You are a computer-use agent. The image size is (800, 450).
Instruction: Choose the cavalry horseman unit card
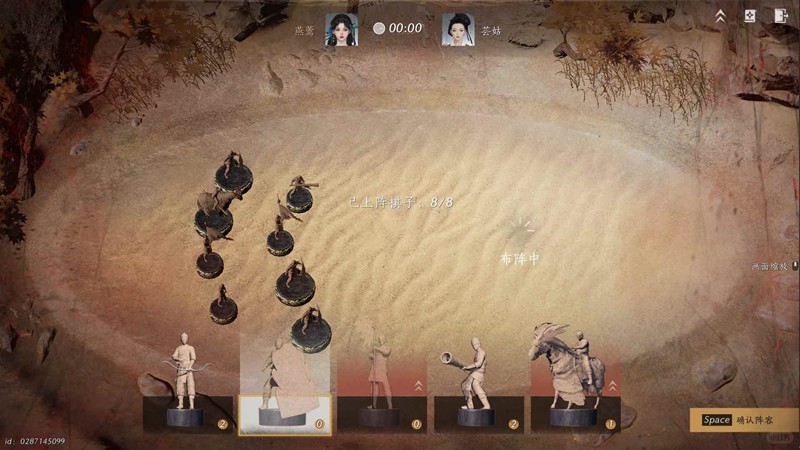click(x=574, y=385)
